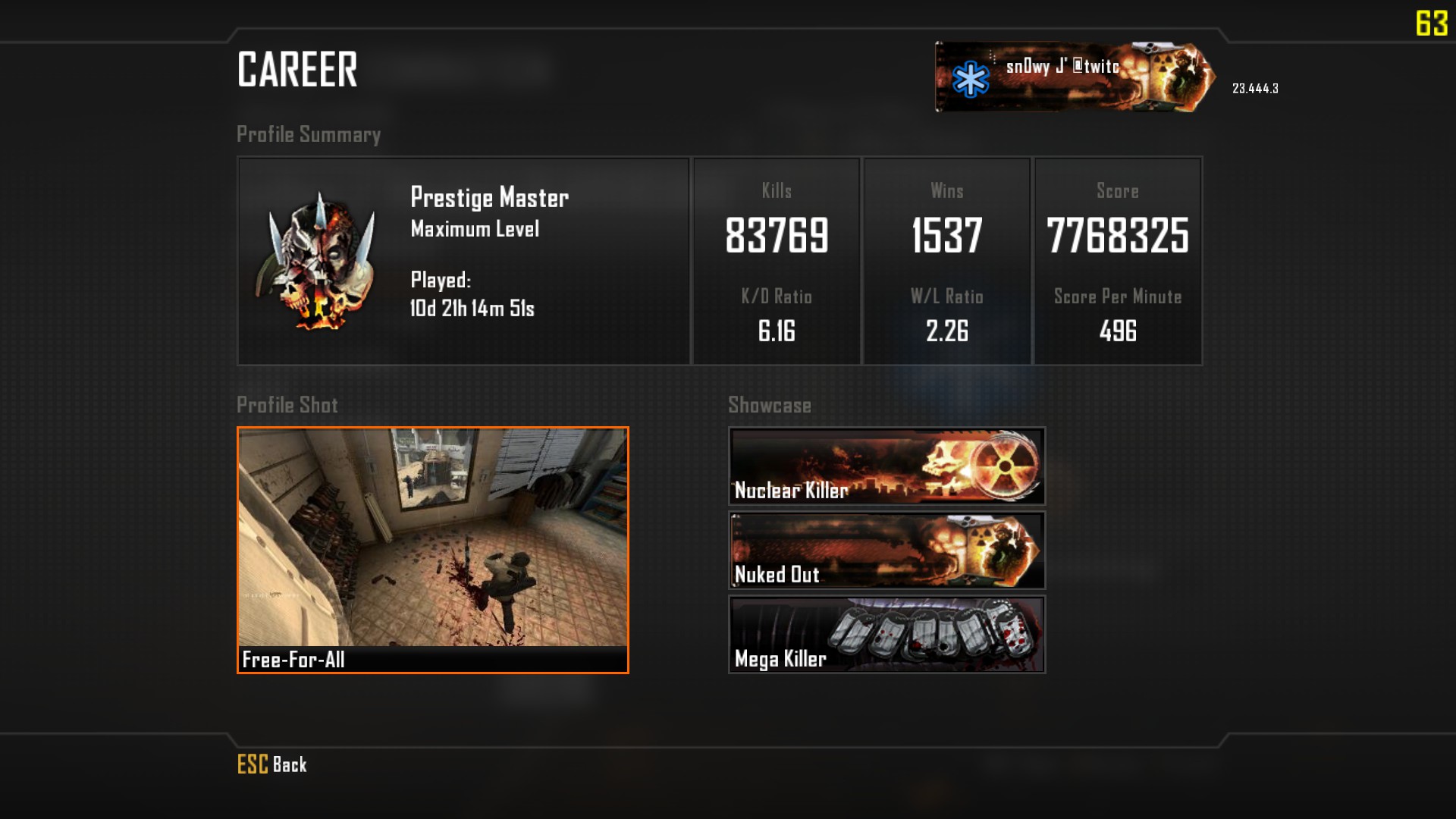Choose the Nuked Out showcase card
1456x819 pixels.
click(x=886, y=550)
